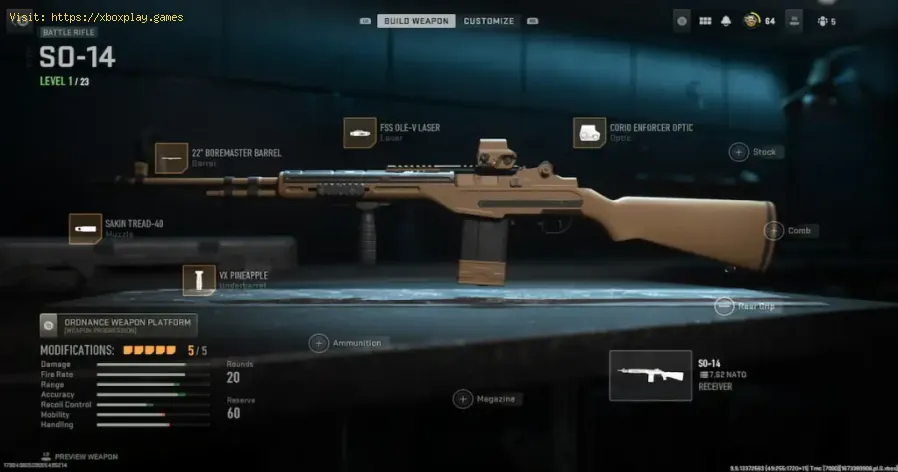
Task: Add a Magazine attachment
Action: click(462, 399)
